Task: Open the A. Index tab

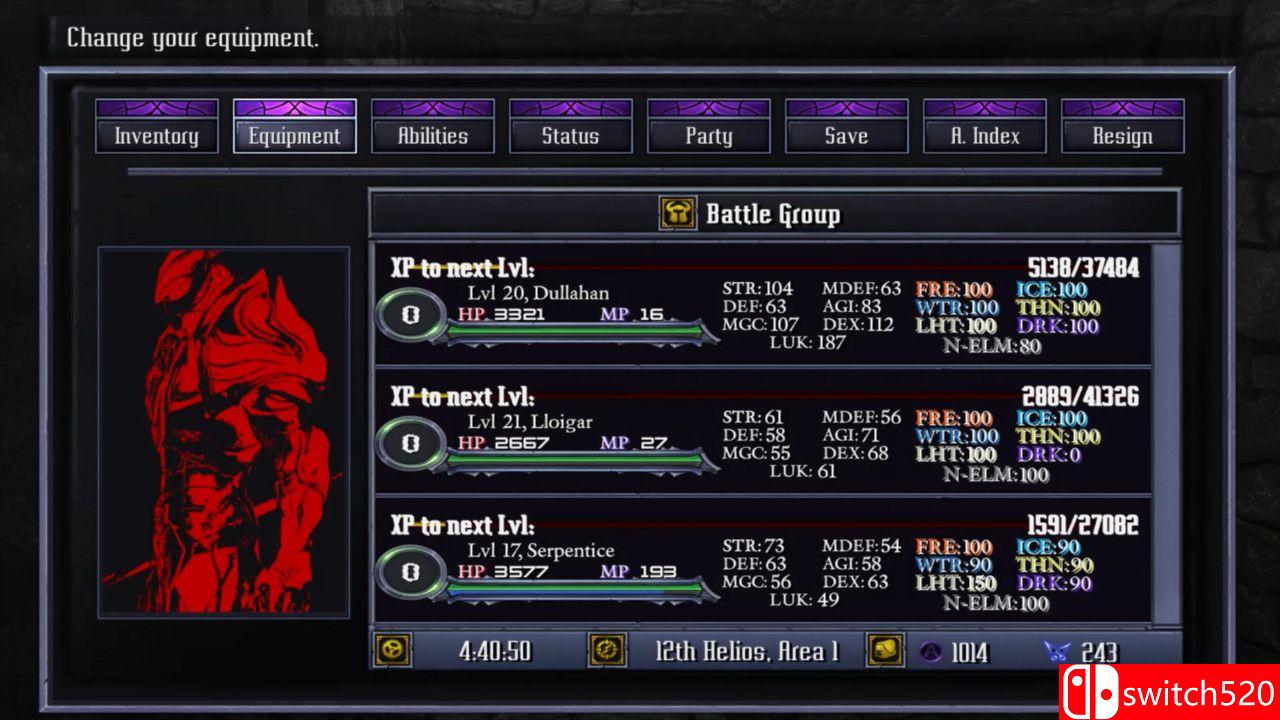Action: [984, 136]
